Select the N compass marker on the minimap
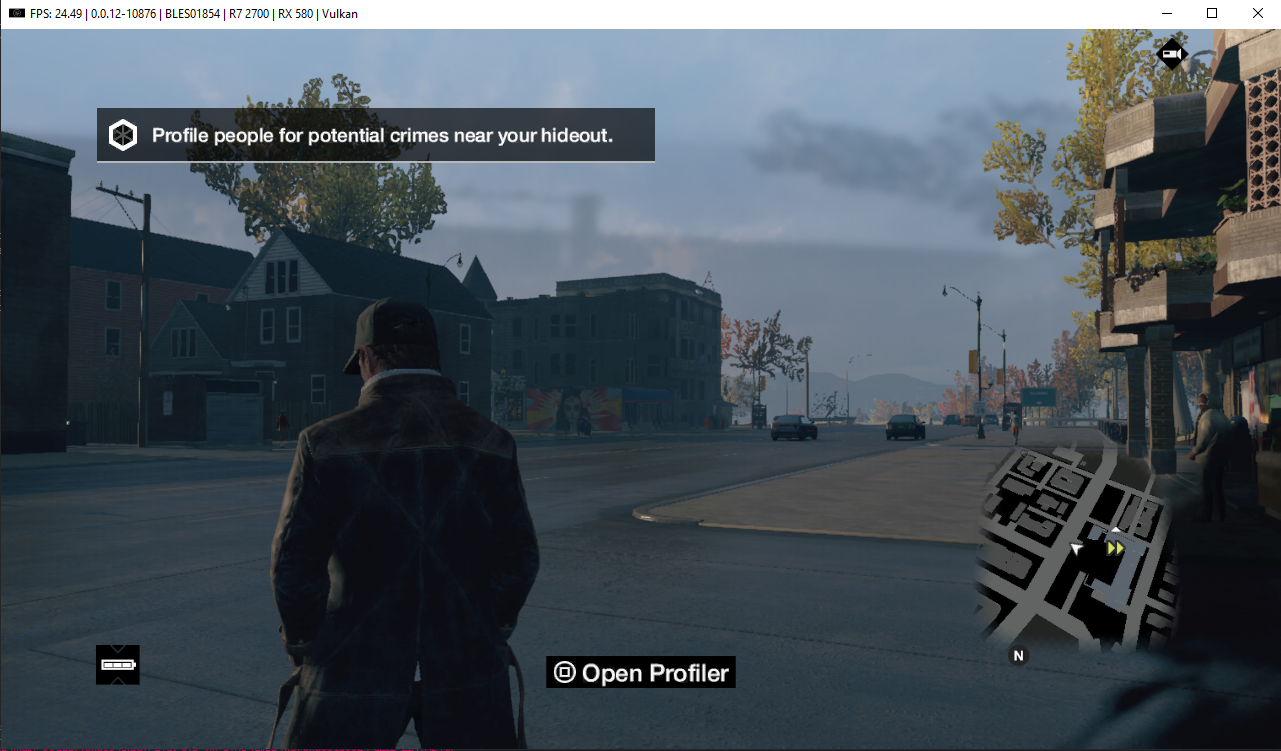This screenshot has width=1281, height=751. [x=1018, y=655]
